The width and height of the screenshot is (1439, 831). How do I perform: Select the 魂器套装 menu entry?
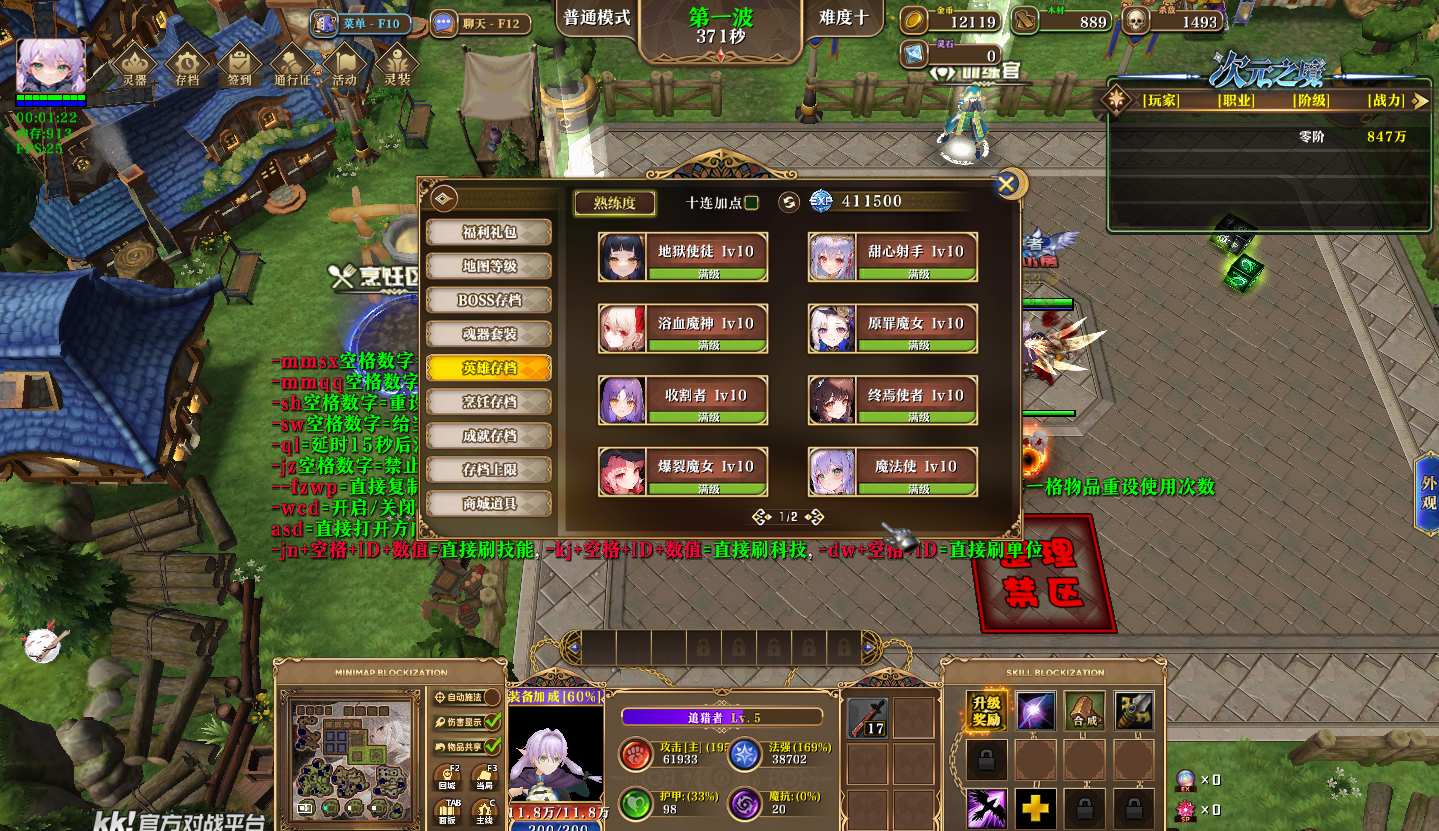(489, 334)
